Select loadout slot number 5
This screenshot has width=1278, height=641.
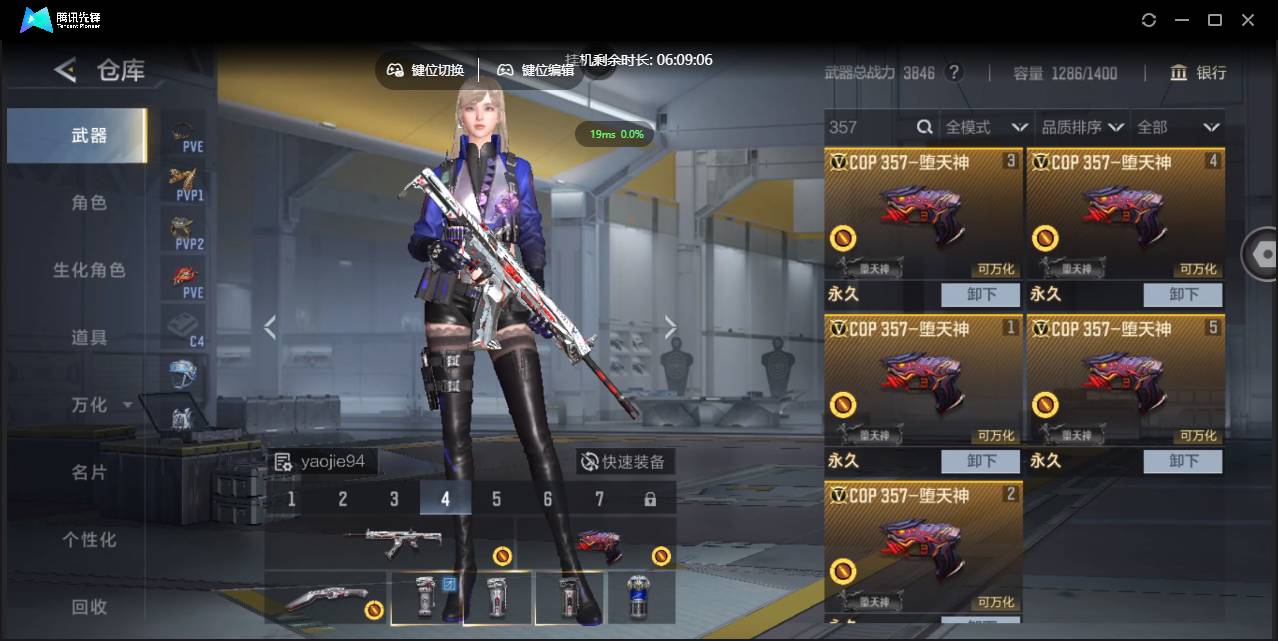click(x=496, y=498)
